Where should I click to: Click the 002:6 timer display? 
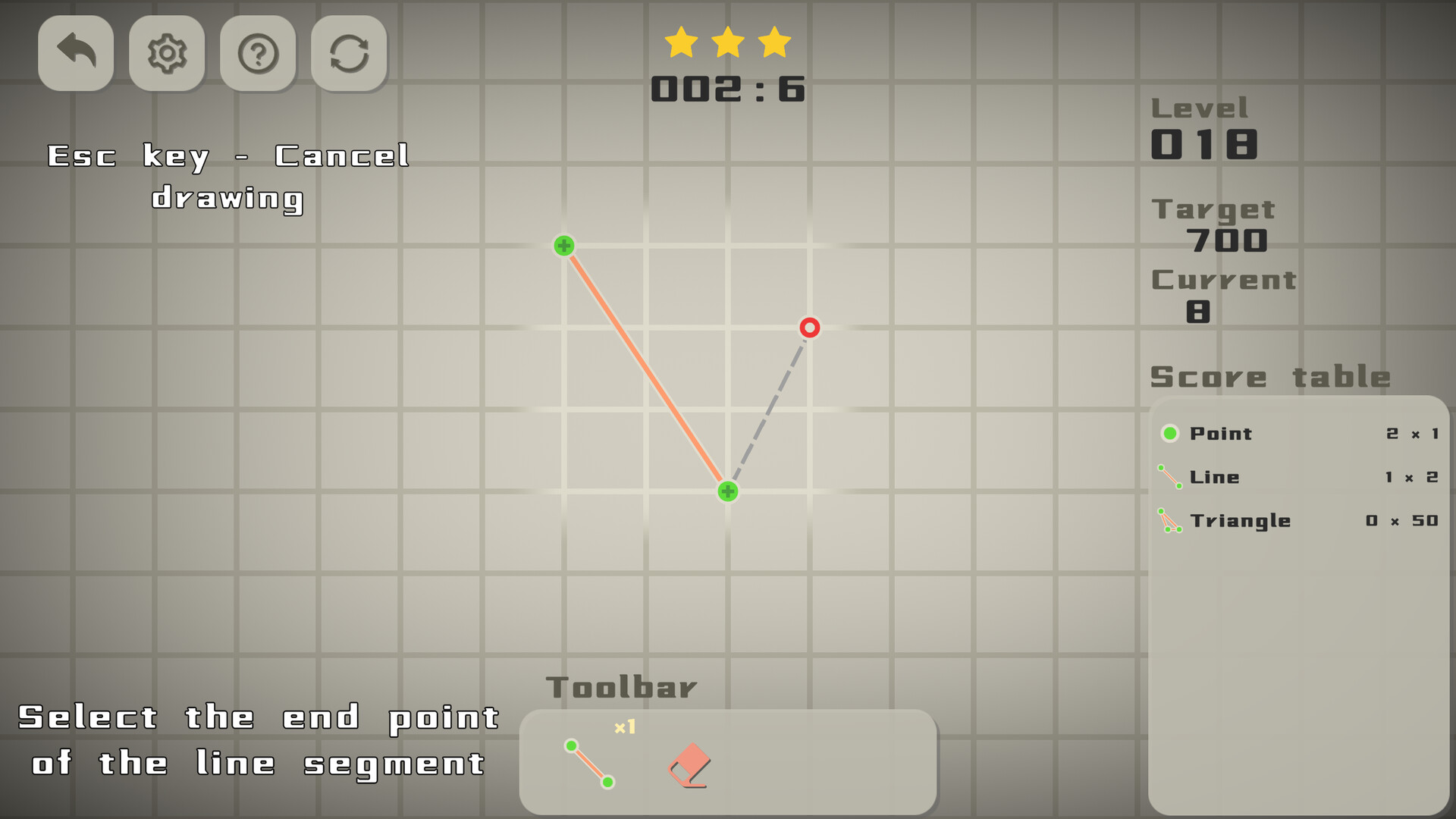[x=728, y=87]
